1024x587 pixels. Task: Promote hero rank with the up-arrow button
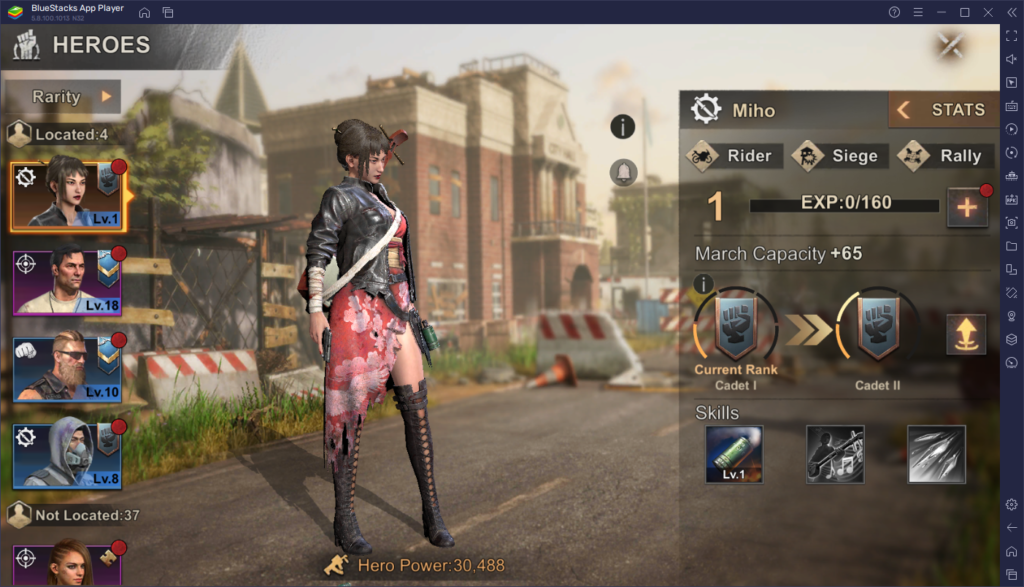(966, 334)
